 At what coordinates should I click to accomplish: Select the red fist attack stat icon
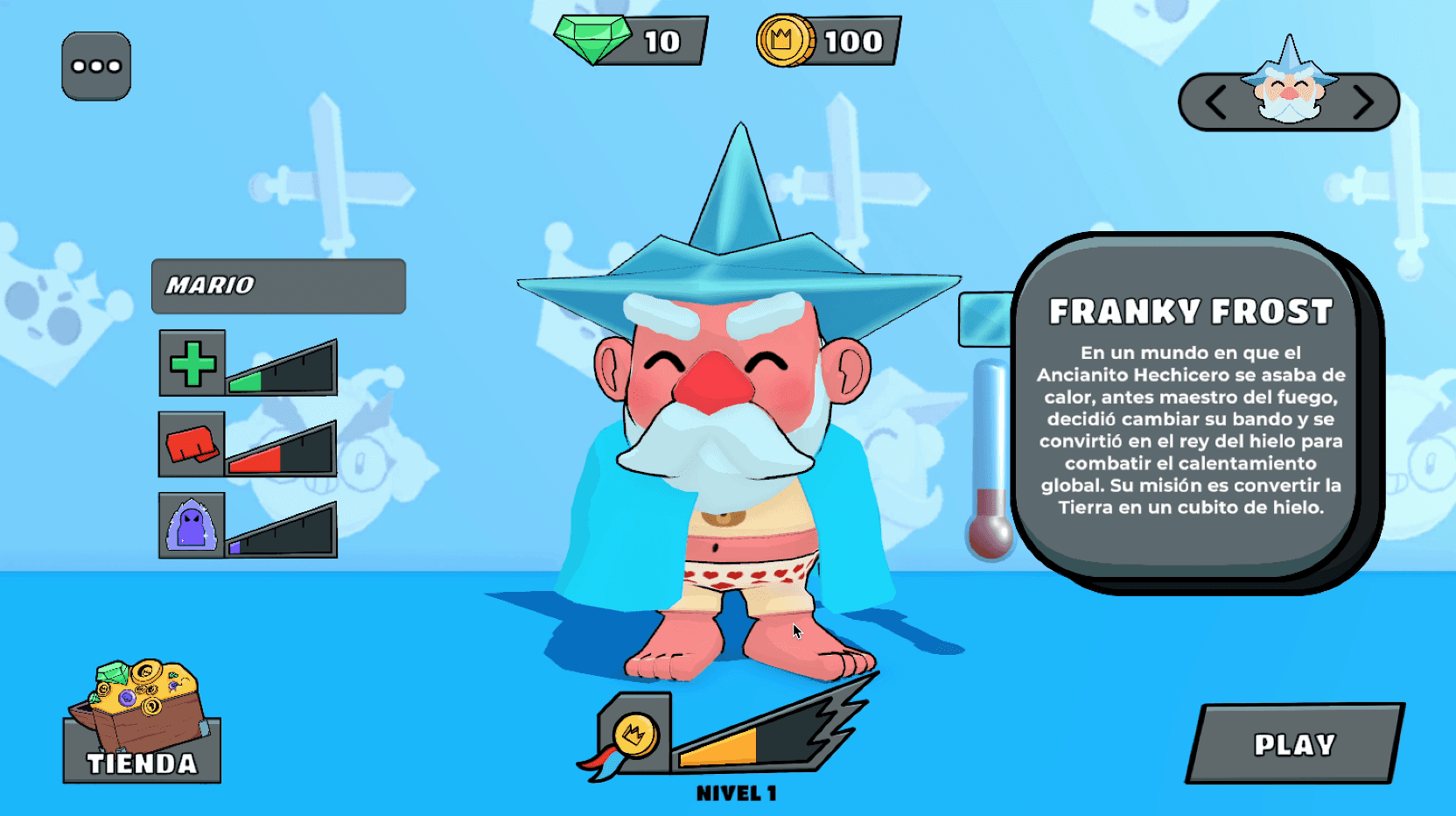192,445
